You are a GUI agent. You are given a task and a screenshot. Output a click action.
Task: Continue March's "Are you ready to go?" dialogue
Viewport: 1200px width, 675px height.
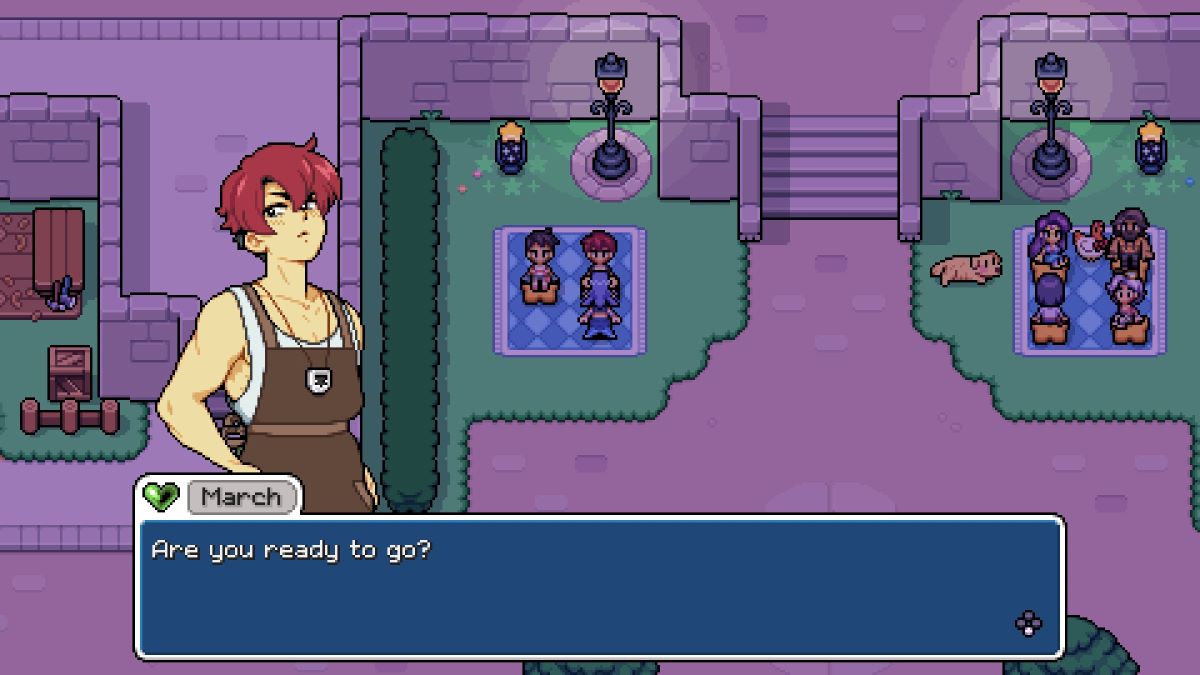(x=600, y=586)
